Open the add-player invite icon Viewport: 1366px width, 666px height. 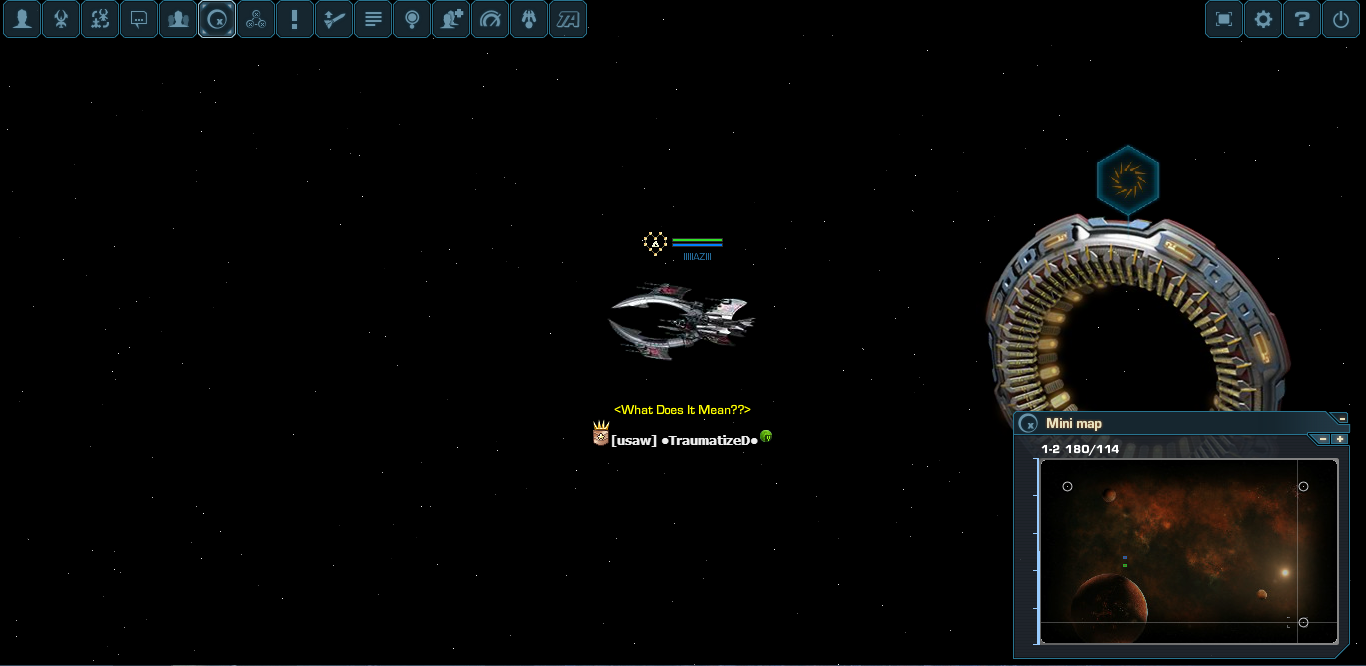[451, 19]
